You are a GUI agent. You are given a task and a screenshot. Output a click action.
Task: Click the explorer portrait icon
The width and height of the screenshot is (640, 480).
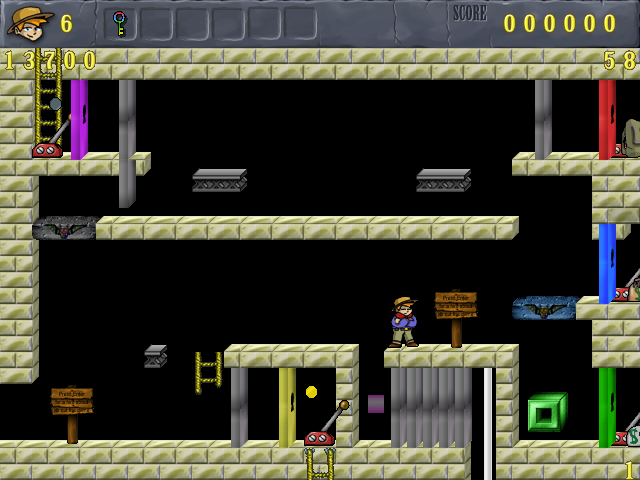[x=30, y=22]
